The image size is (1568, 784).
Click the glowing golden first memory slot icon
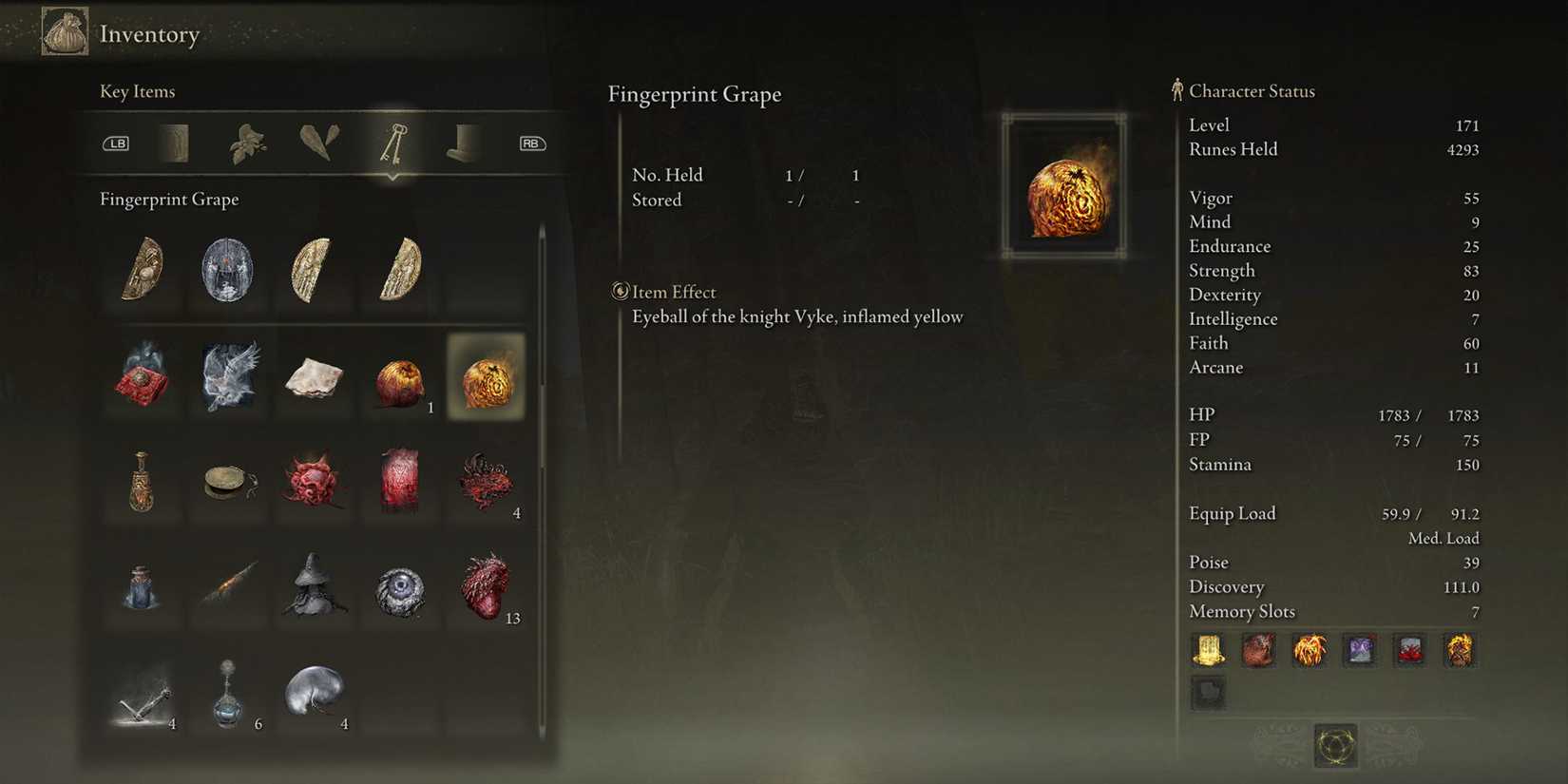1208,651
